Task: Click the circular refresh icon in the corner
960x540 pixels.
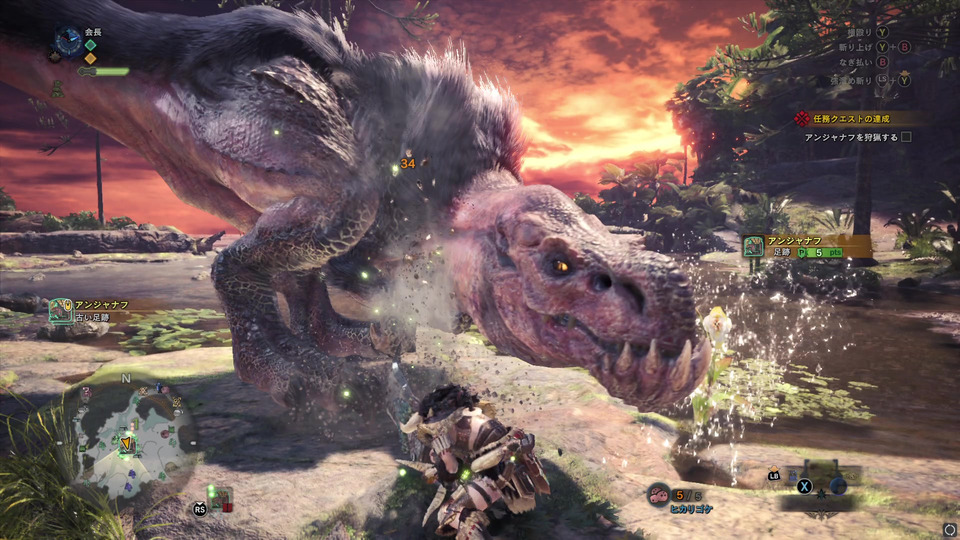Action: point(948,529)
